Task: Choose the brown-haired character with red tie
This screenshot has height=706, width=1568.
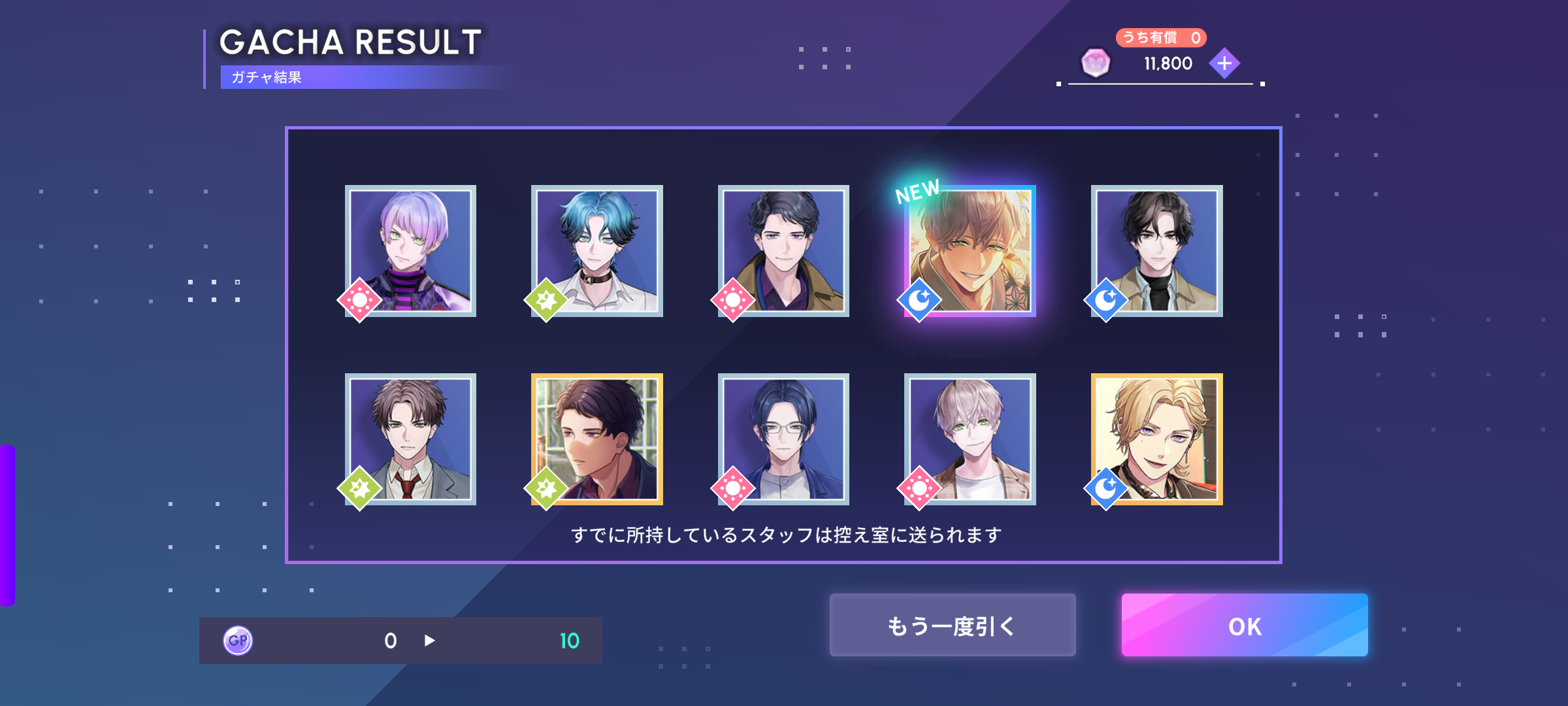Action: [410, 439]
